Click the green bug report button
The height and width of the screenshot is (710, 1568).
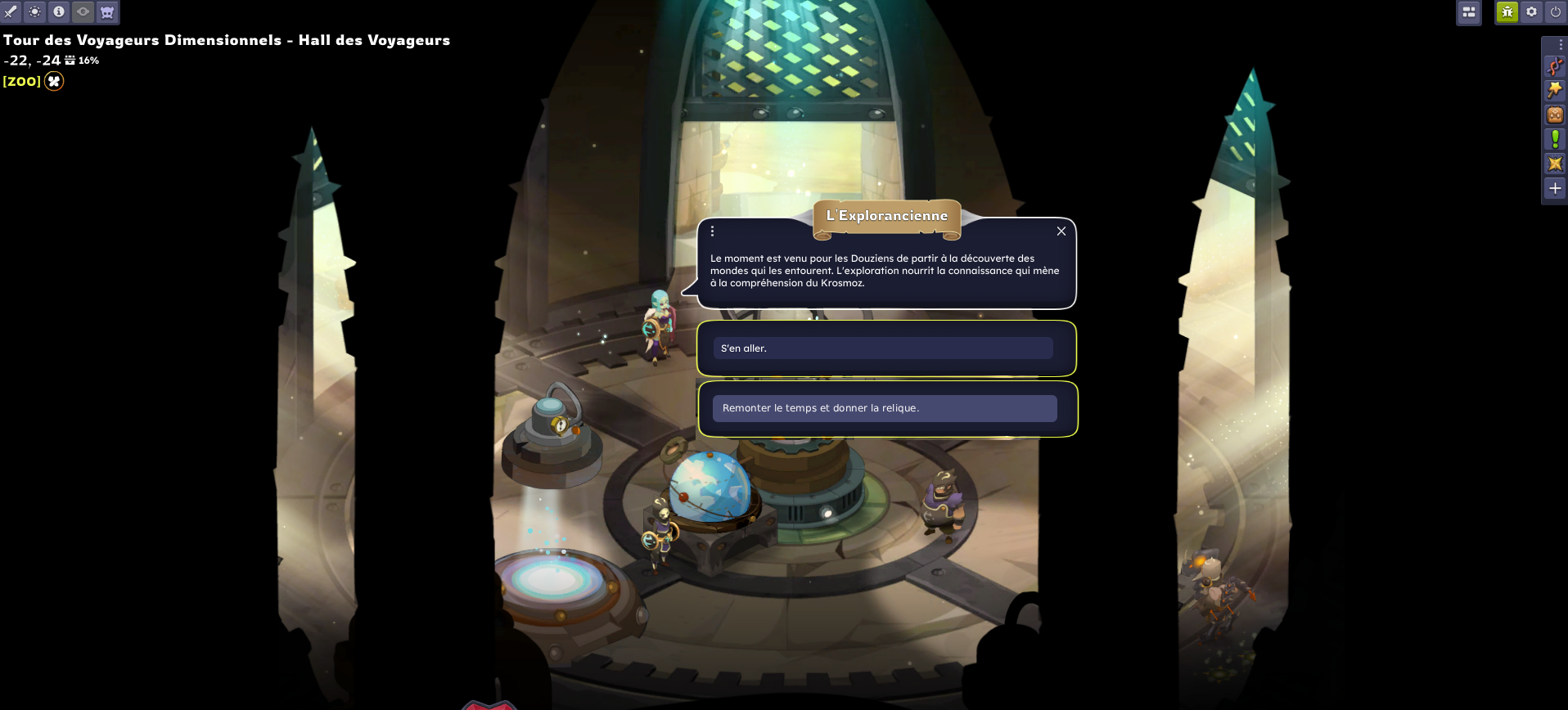click(1507, 12)
